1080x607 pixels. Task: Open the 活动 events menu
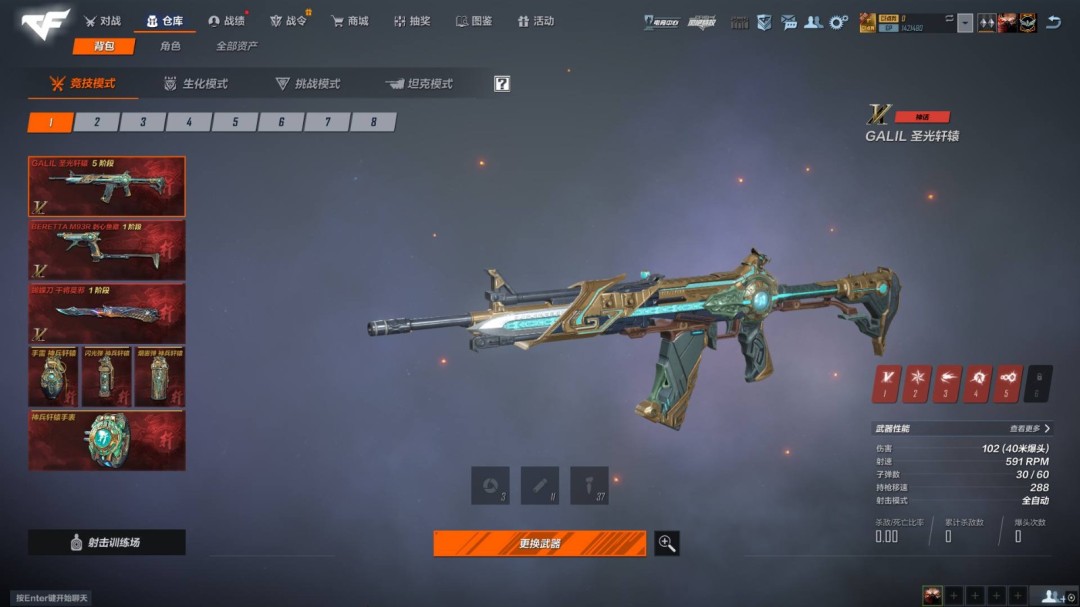(x=536, y=21)
